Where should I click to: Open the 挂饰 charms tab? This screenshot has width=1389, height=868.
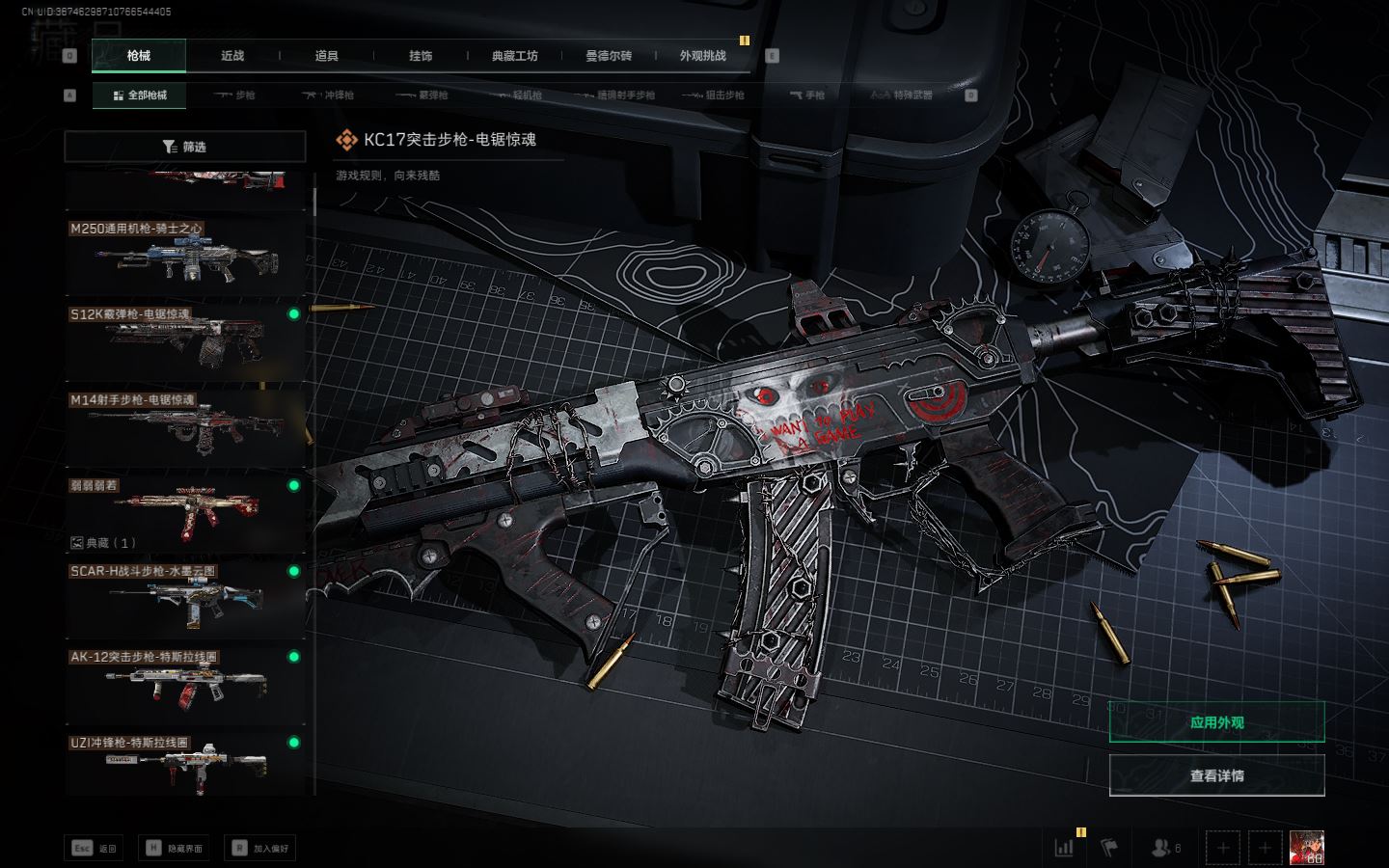[x=421, y=56]
